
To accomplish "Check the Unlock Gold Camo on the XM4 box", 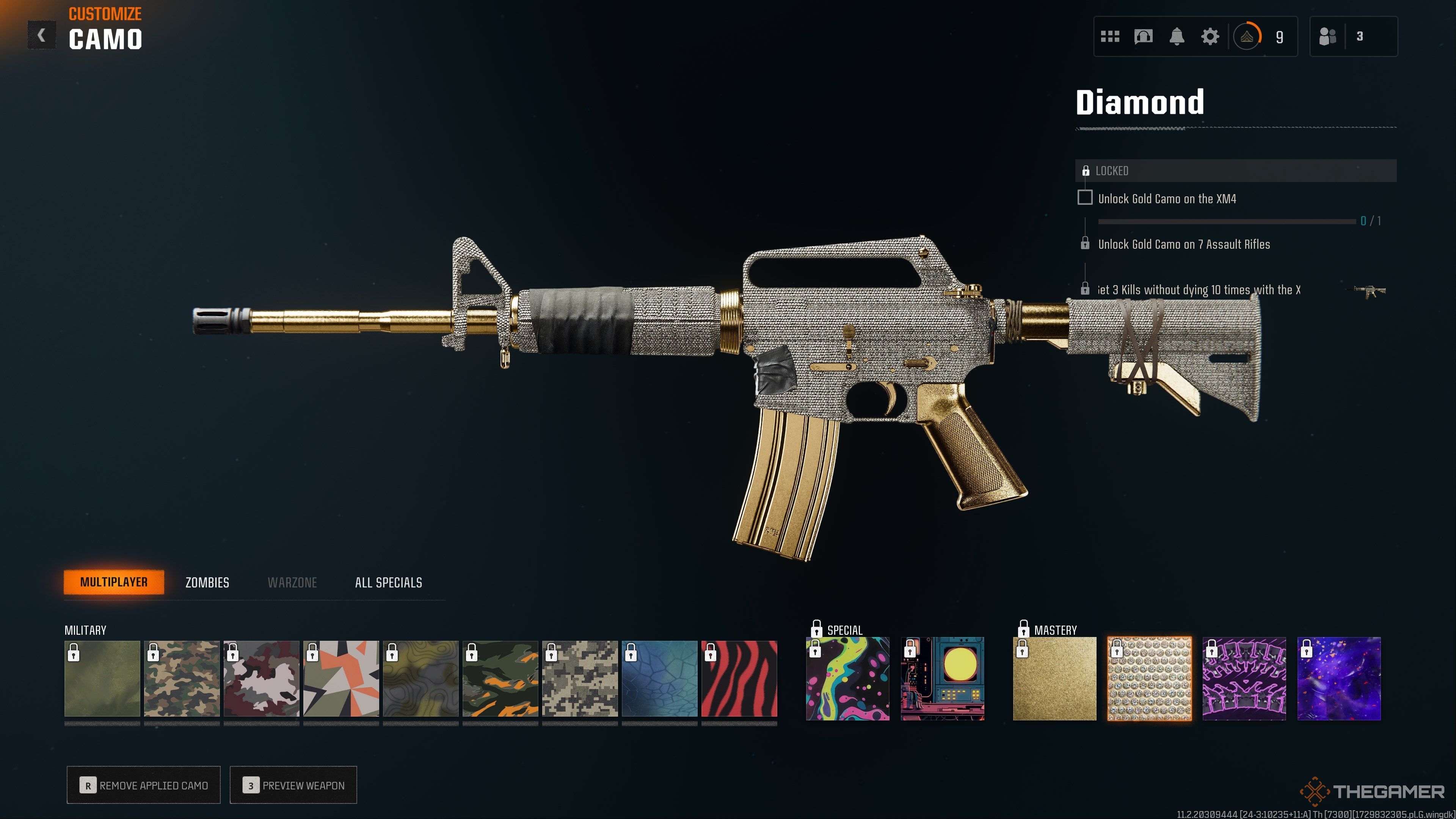I will tap(1085, 198).
